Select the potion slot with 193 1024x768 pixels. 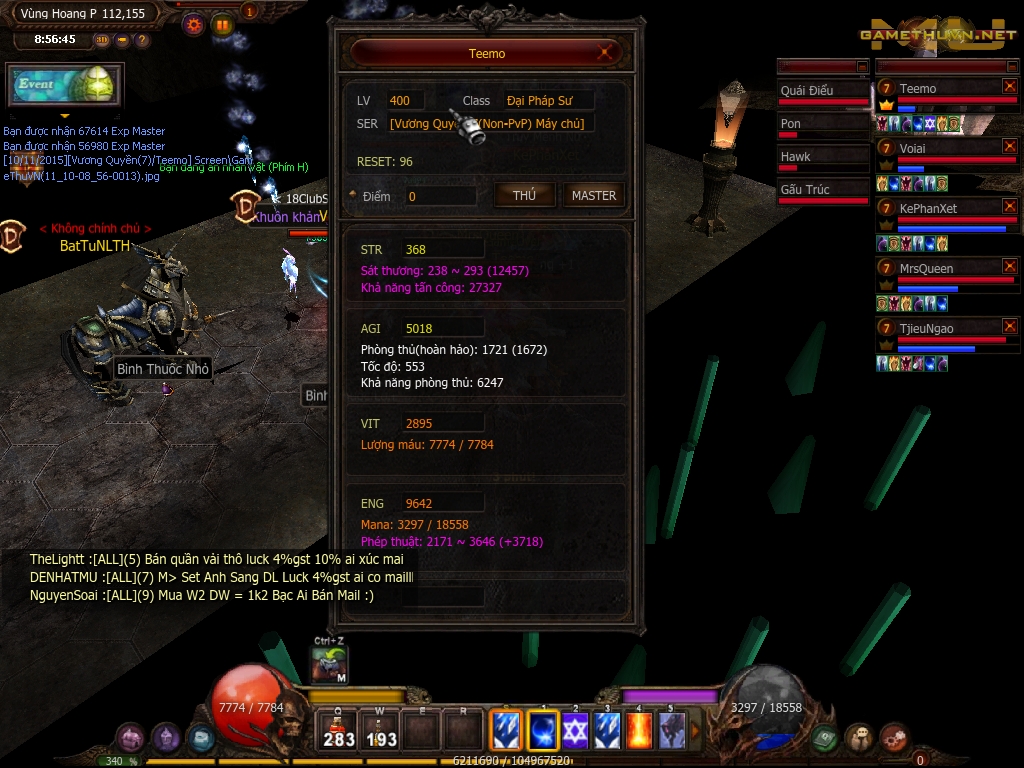381,730
